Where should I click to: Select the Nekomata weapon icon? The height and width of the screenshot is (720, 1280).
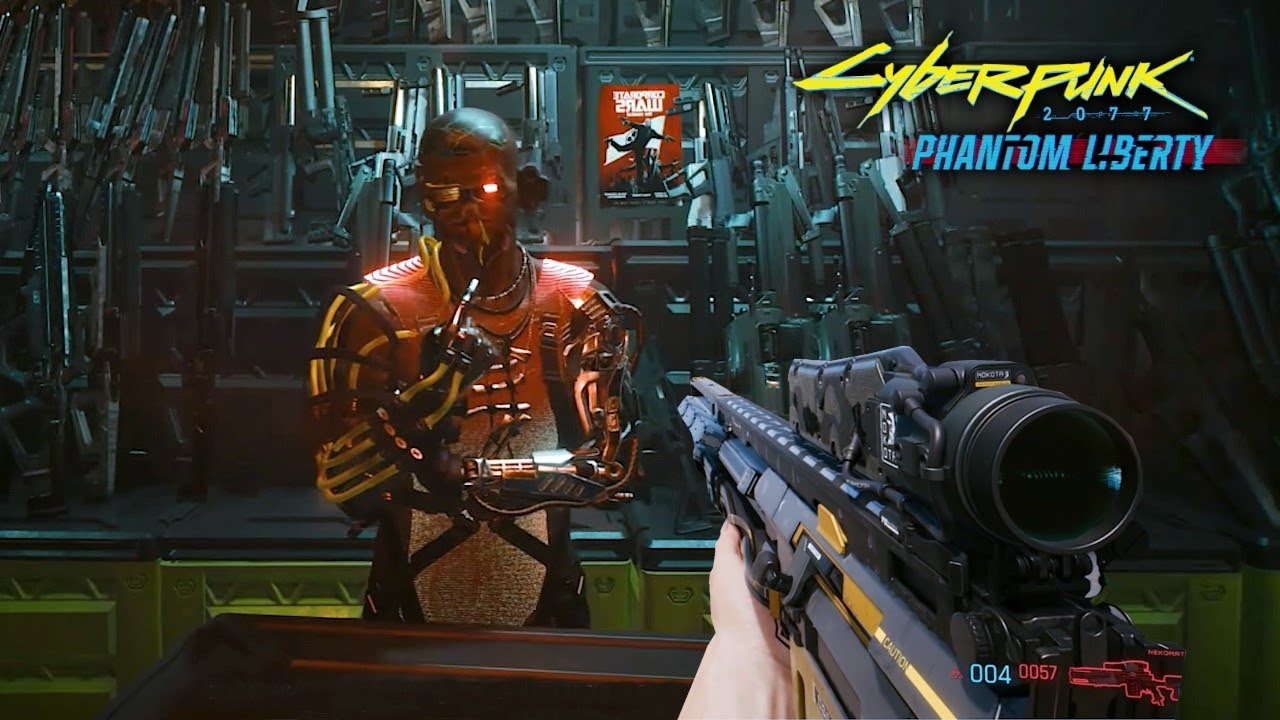[x=1125, y=681]
